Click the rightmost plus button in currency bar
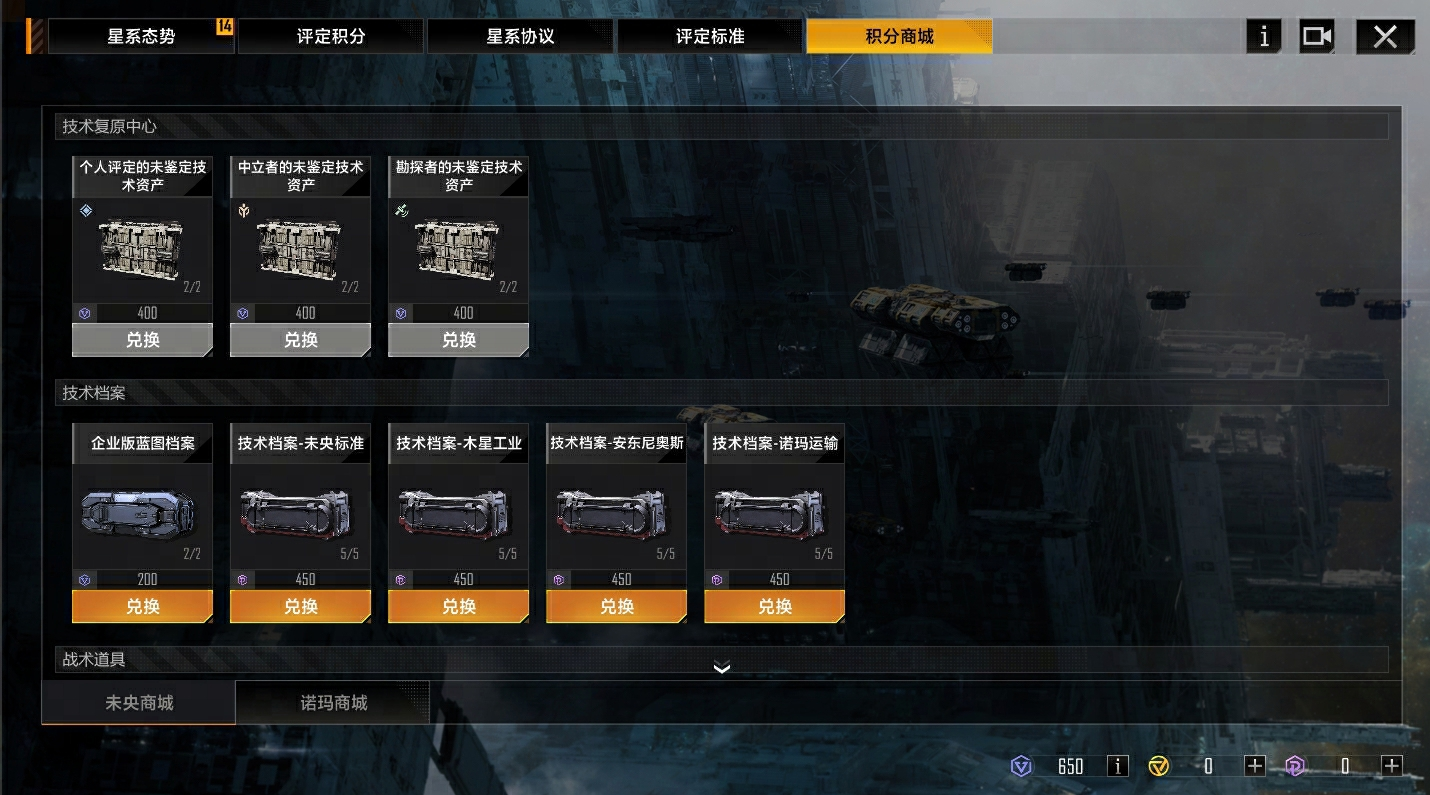Viewport: 1430px width, 795px height. coord(1391,765)
